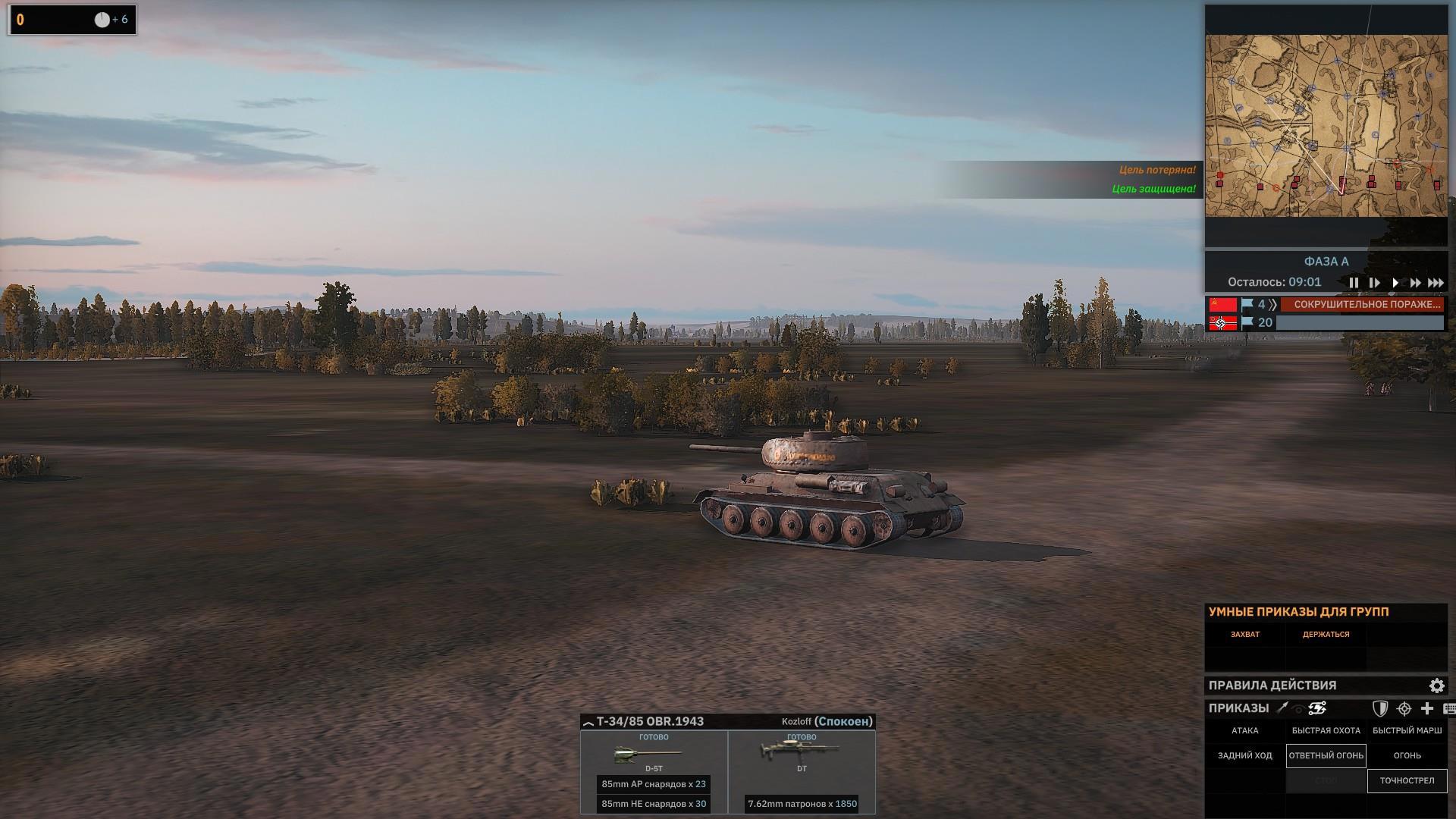Click the crosshair icon in the orders bar

pyautogui.click(x=1404, y=708)
